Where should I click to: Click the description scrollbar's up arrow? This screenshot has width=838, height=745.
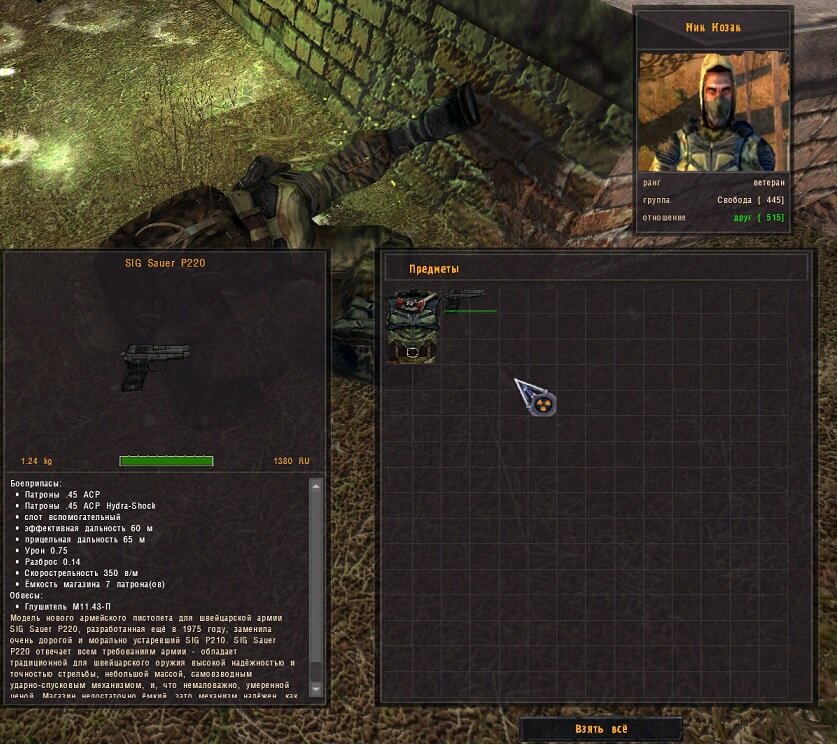[x=316, y=486]
